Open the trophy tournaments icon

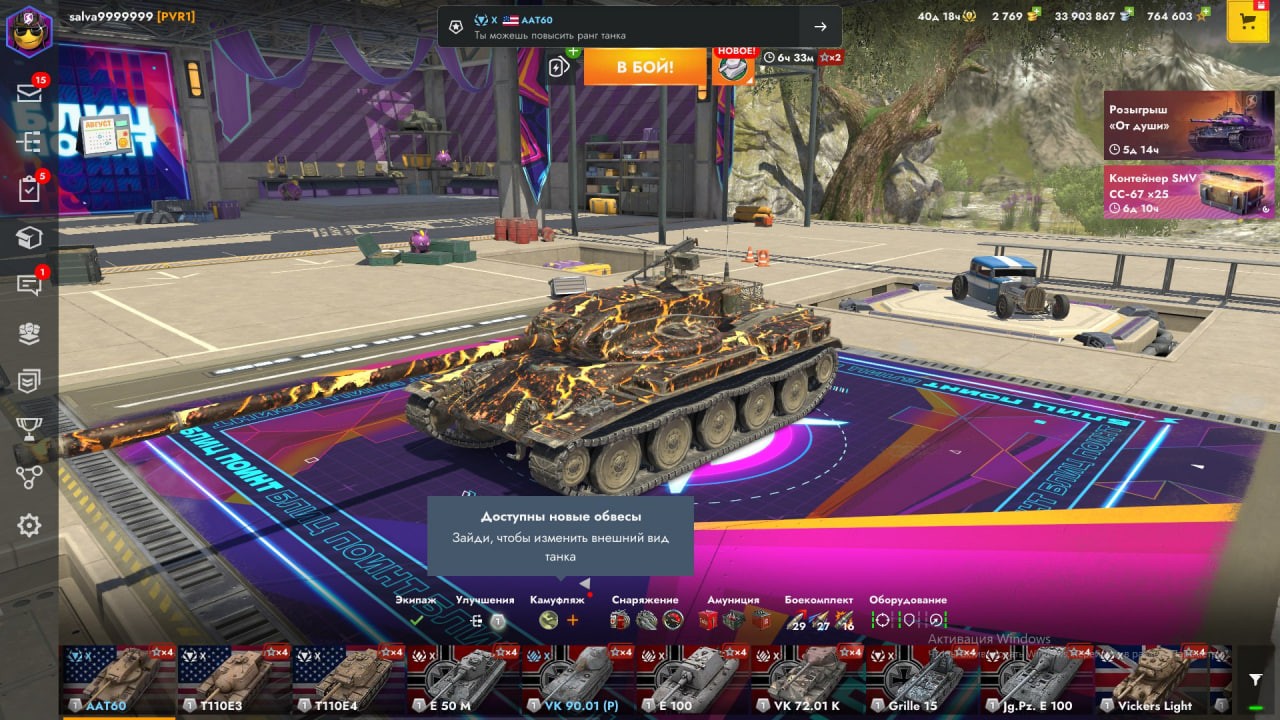pyautogui.click(x=29, y=428)
